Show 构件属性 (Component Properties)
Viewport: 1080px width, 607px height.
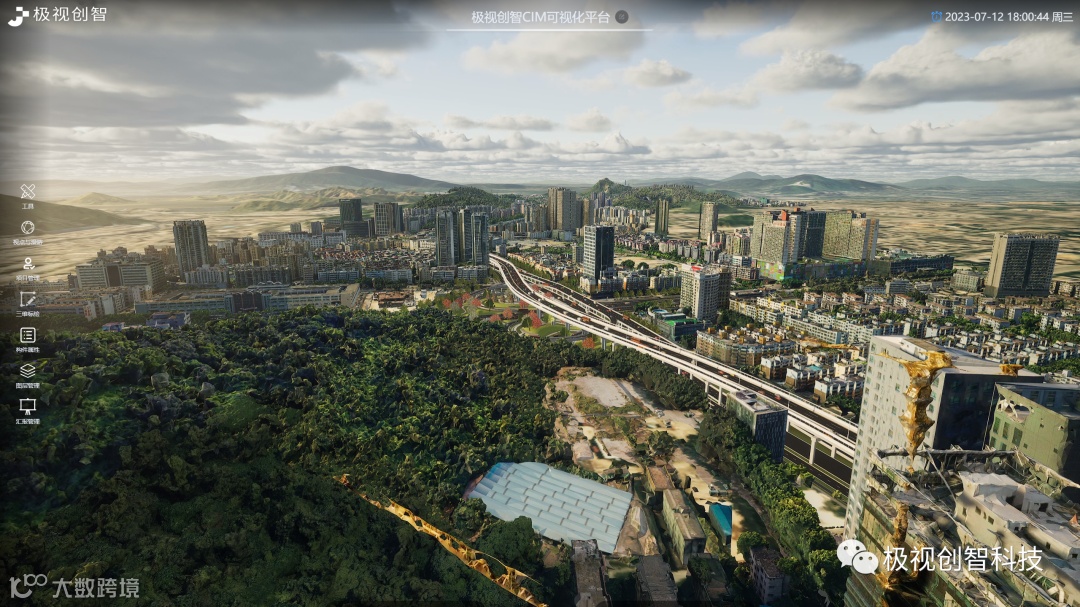[28, 335]
